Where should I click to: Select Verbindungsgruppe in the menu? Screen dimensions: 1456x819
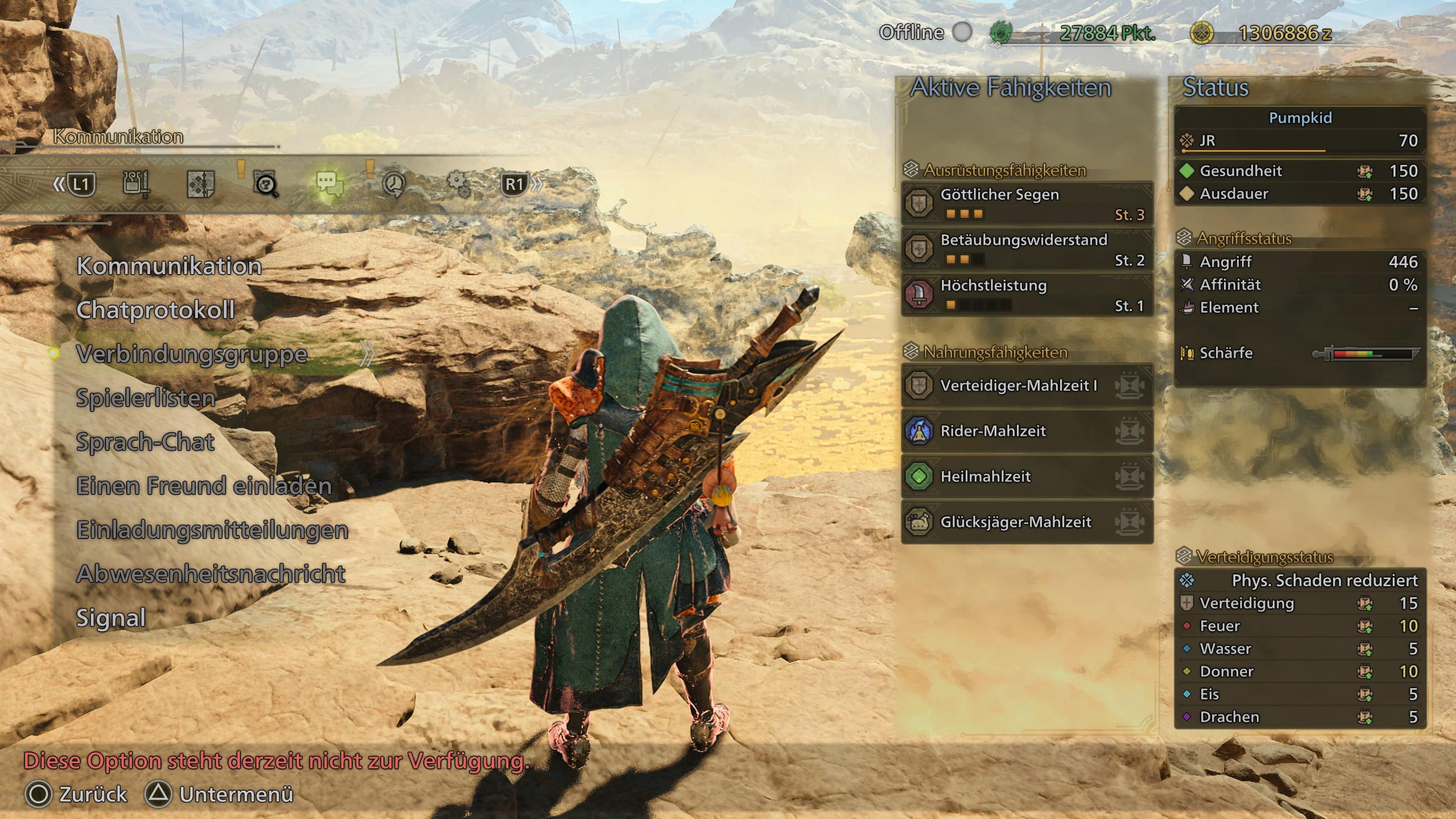[192, 354]
